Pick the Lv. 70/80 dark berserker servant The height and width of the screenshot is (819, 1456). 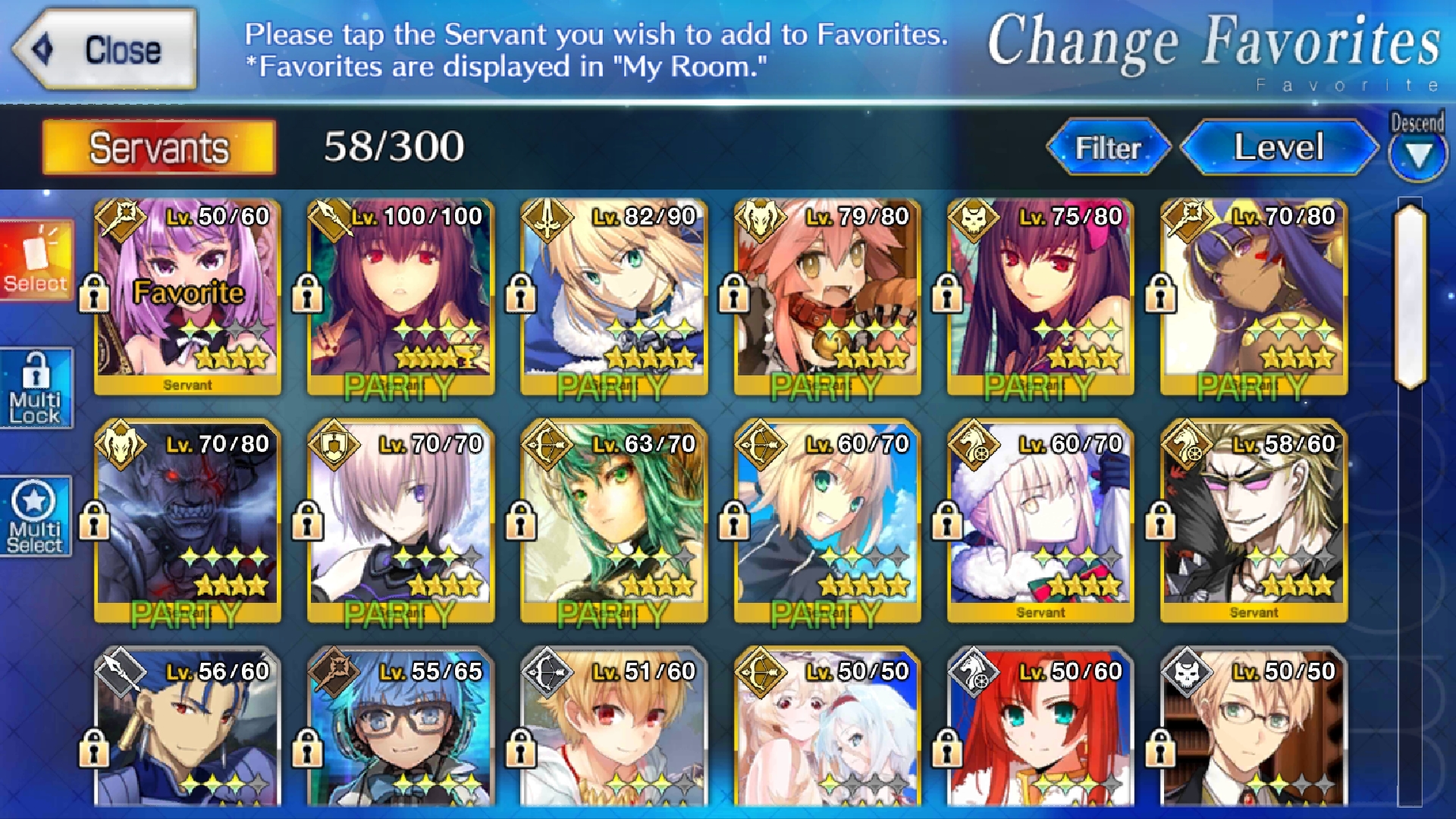[x=187, y=522]
